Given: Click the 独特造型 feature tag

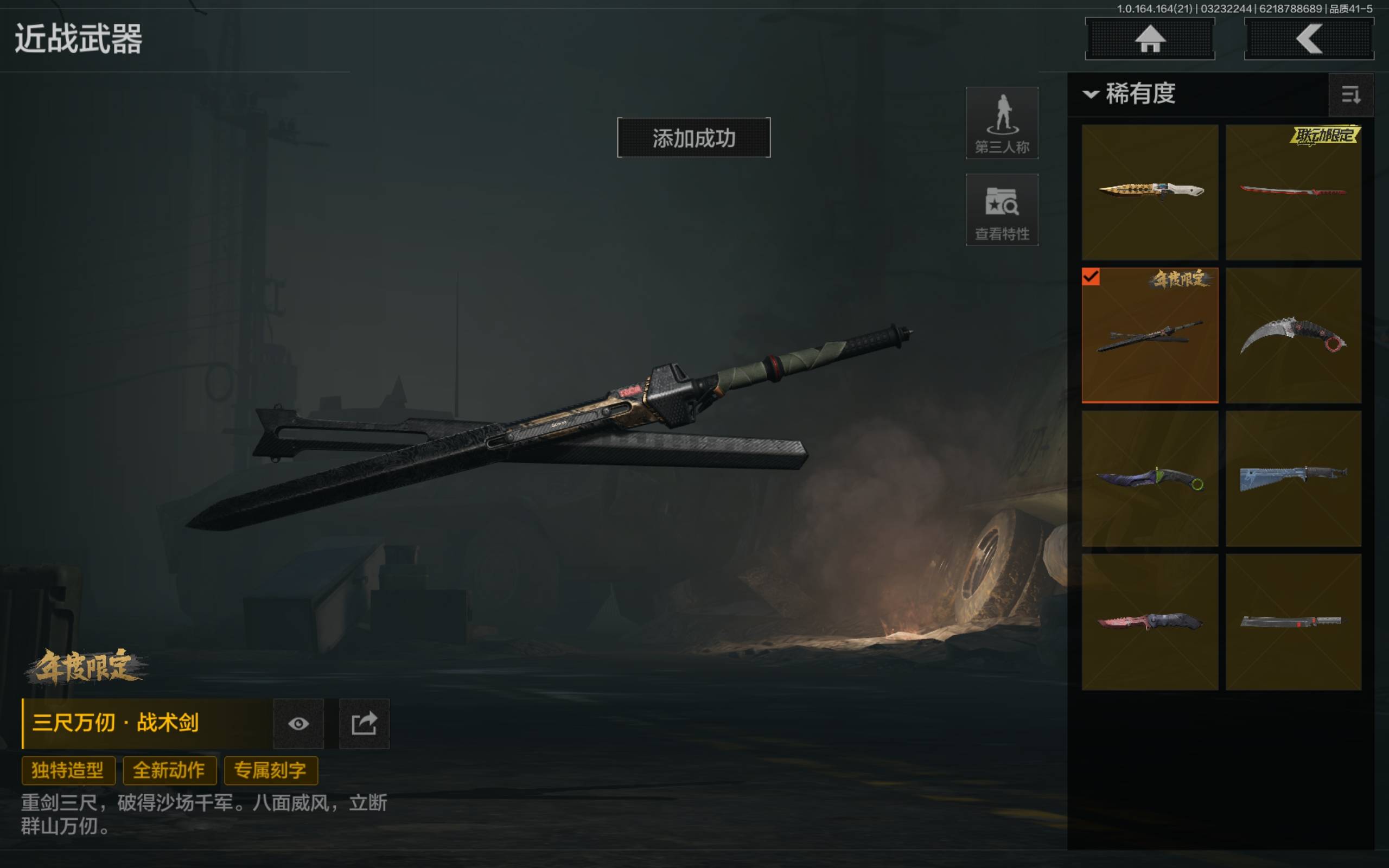Looking at the screenshot, I should click(68, 770).
